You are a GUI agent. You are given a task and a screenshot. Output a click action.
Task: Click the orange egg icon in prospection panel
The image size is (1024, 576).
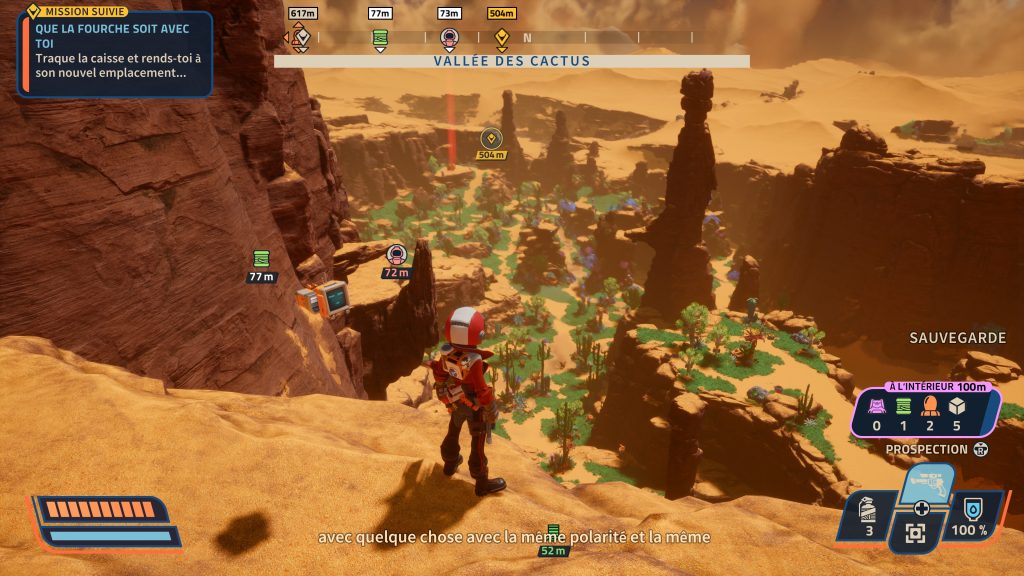pos(929,407)
